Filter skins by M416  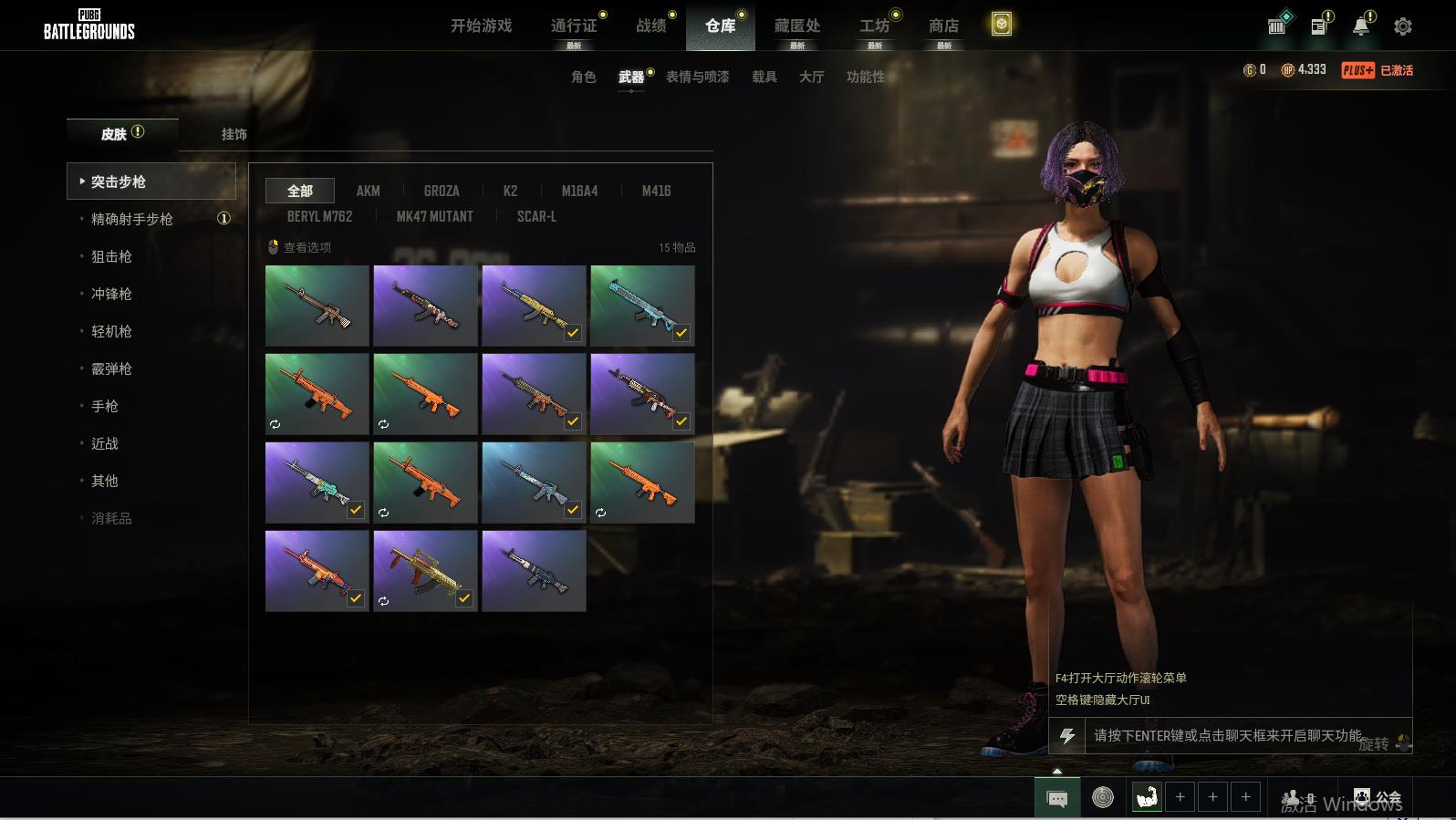[x=656, y=191]
